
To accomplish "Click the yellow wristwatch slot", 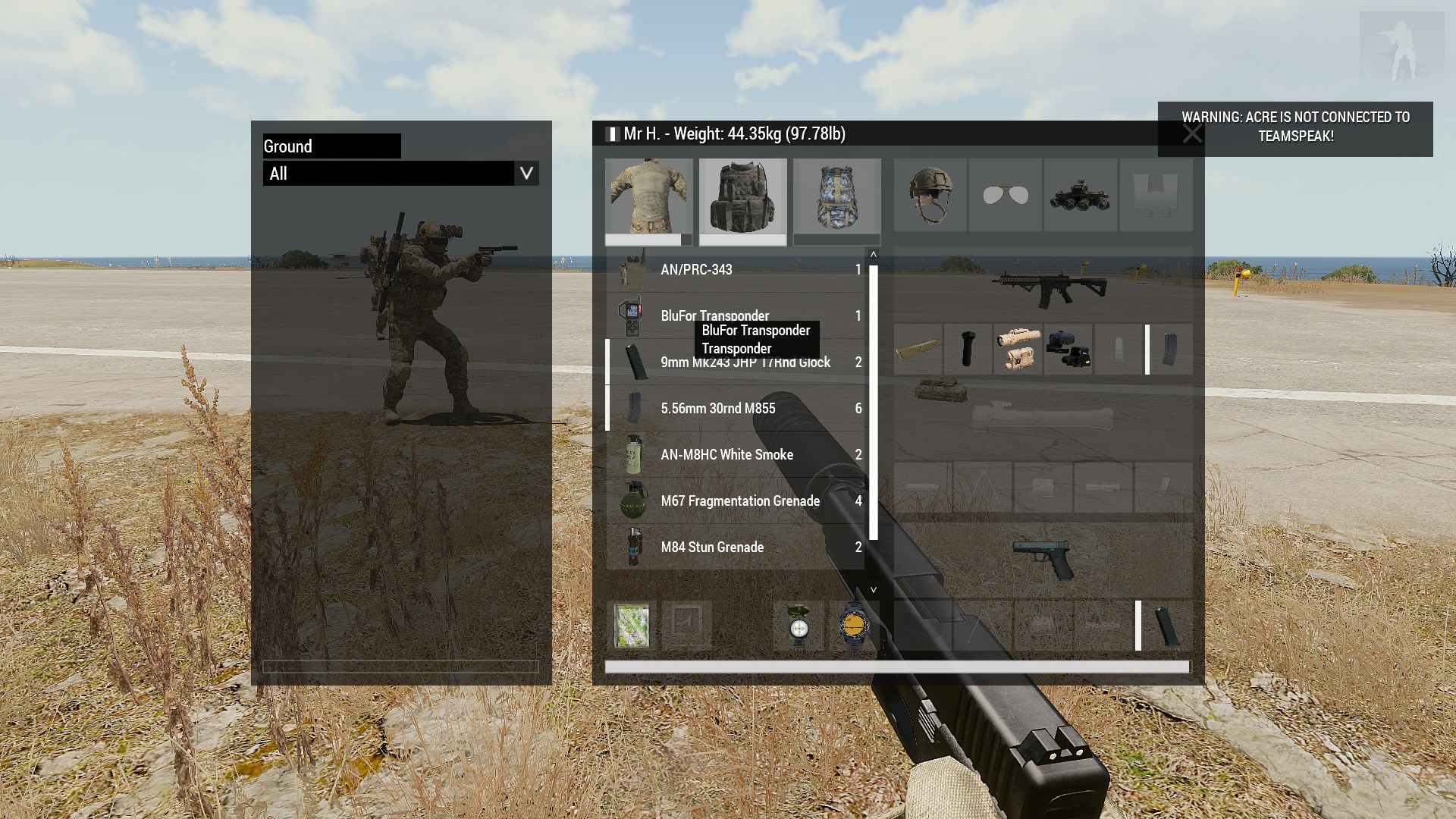I will click(852, 626).
